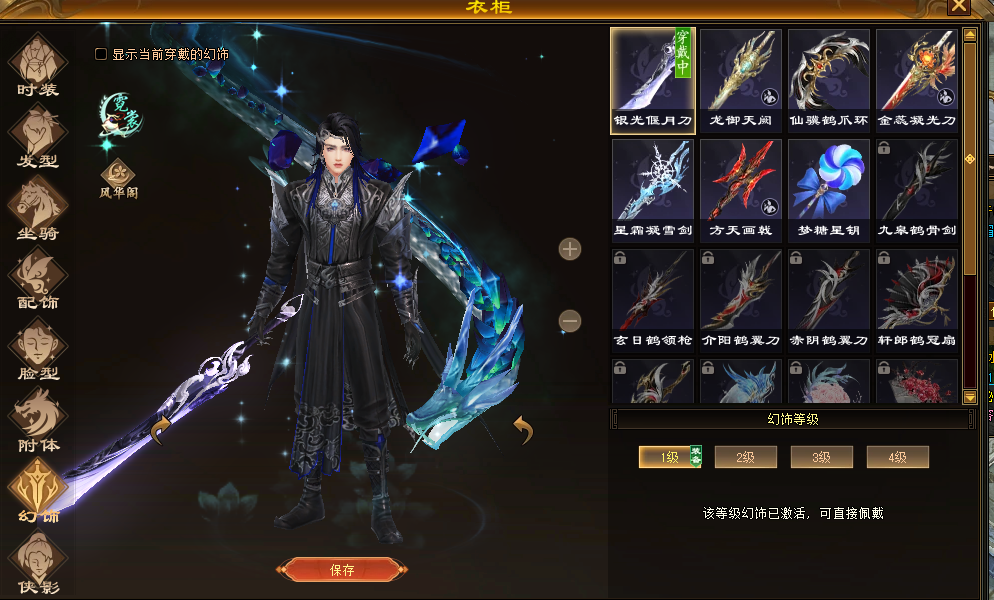Save the outfit with 保存 button
This screenshot has width=994, height=600.
342,570
